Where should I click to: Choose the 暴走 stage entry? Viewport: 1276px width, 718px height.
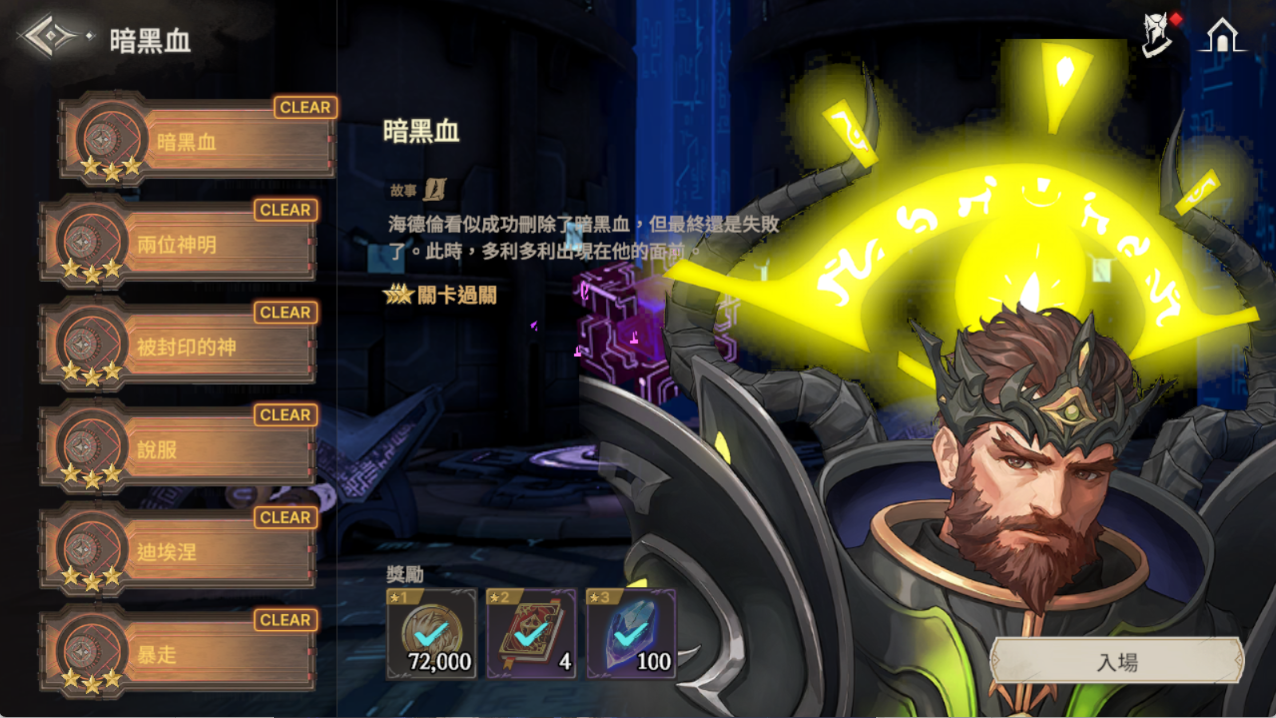178,655
